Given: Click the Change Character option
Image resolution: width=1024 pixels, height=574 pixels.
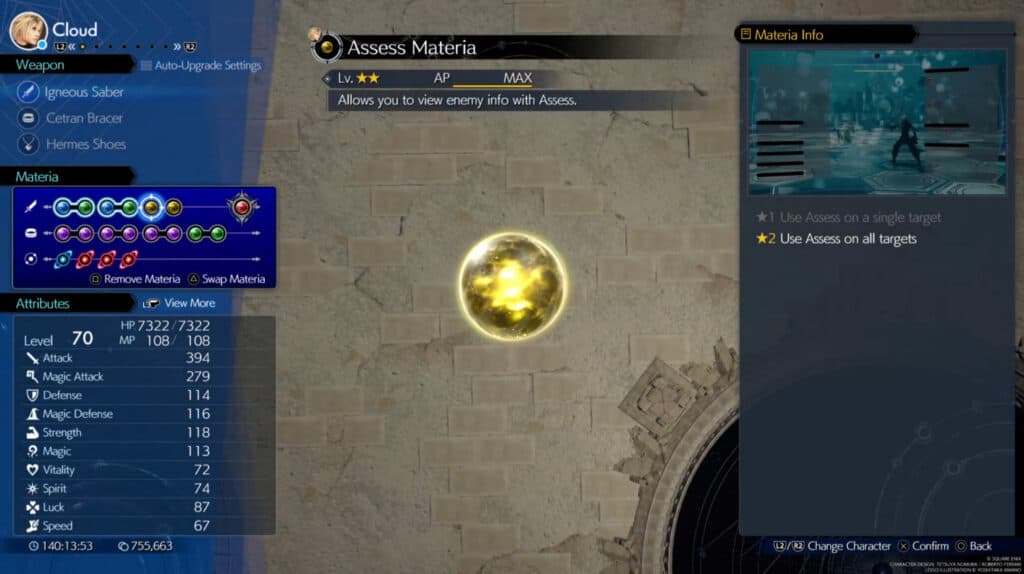Looking at the screenshot, I should click(836, 546).
